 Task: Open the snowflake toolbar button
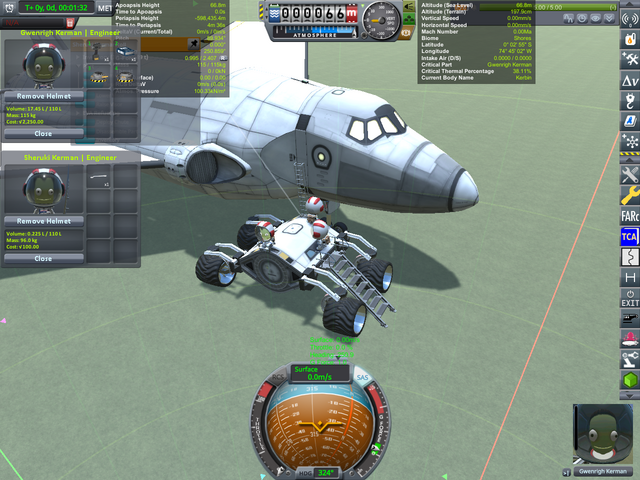[x=629, y=142]
